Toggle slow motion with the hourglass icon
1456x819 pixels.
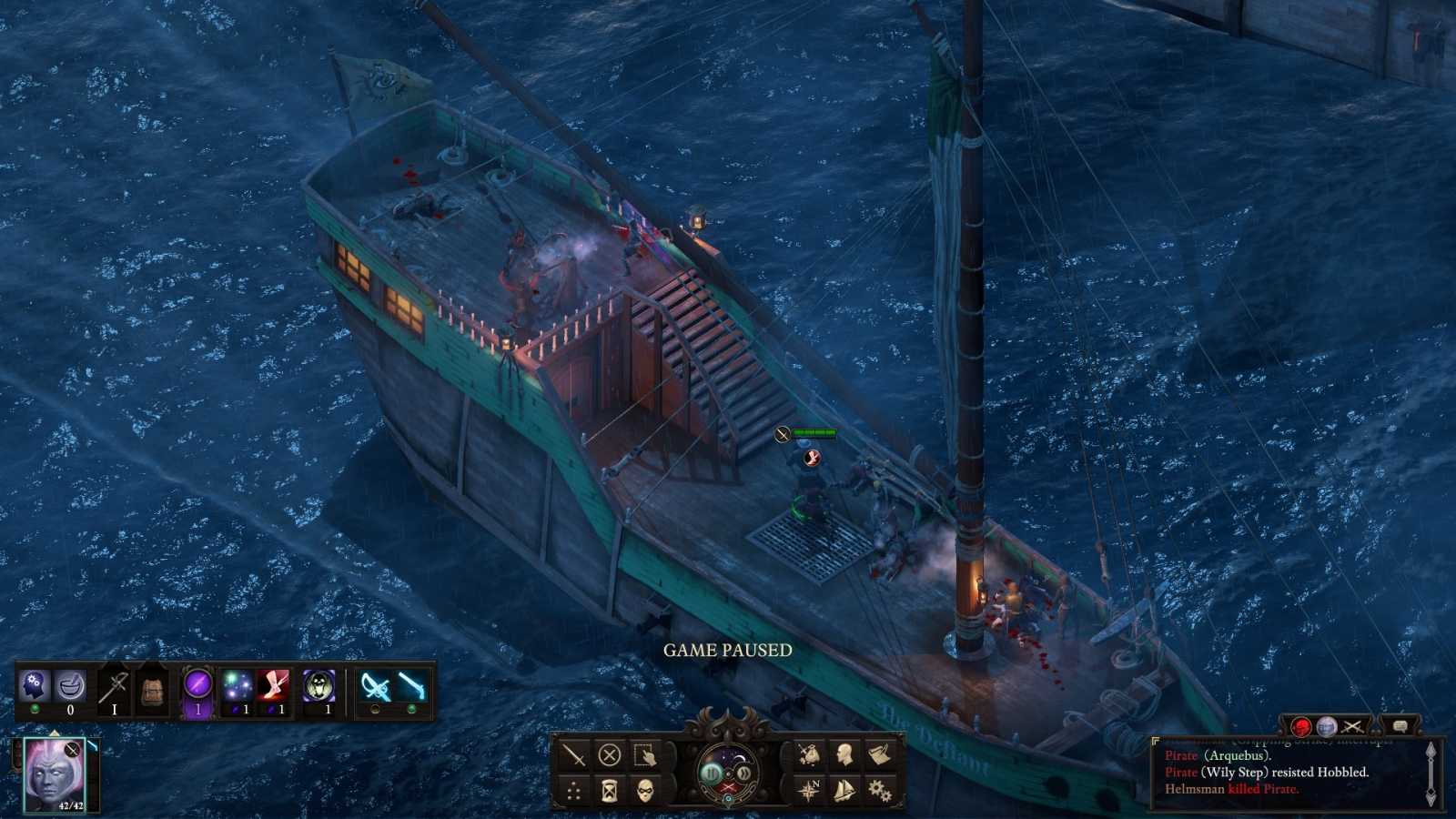[608, 790]
